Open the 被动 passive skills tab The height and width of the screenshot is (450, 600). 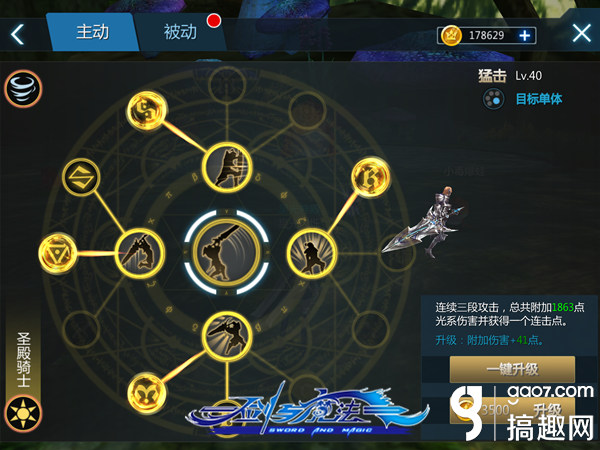click(x=180, y=32)
